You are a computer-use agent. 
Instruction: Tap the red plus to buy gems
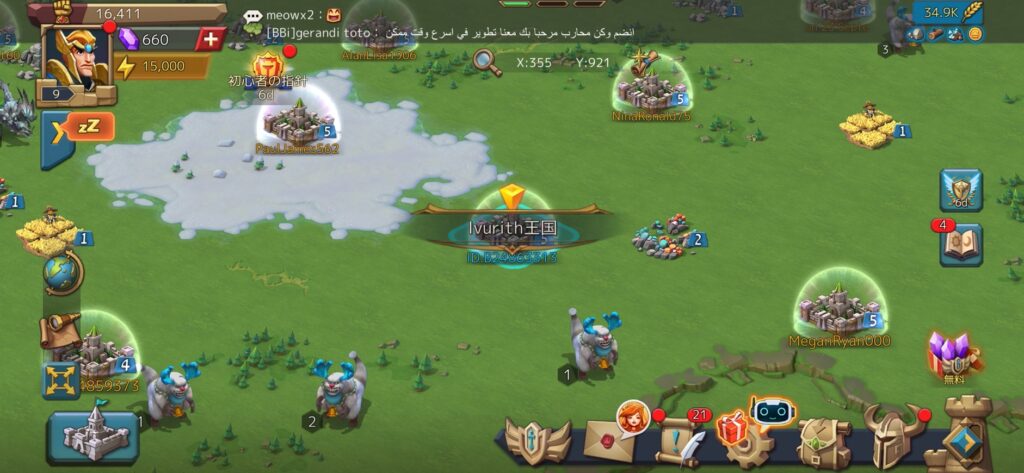[210, 40]
